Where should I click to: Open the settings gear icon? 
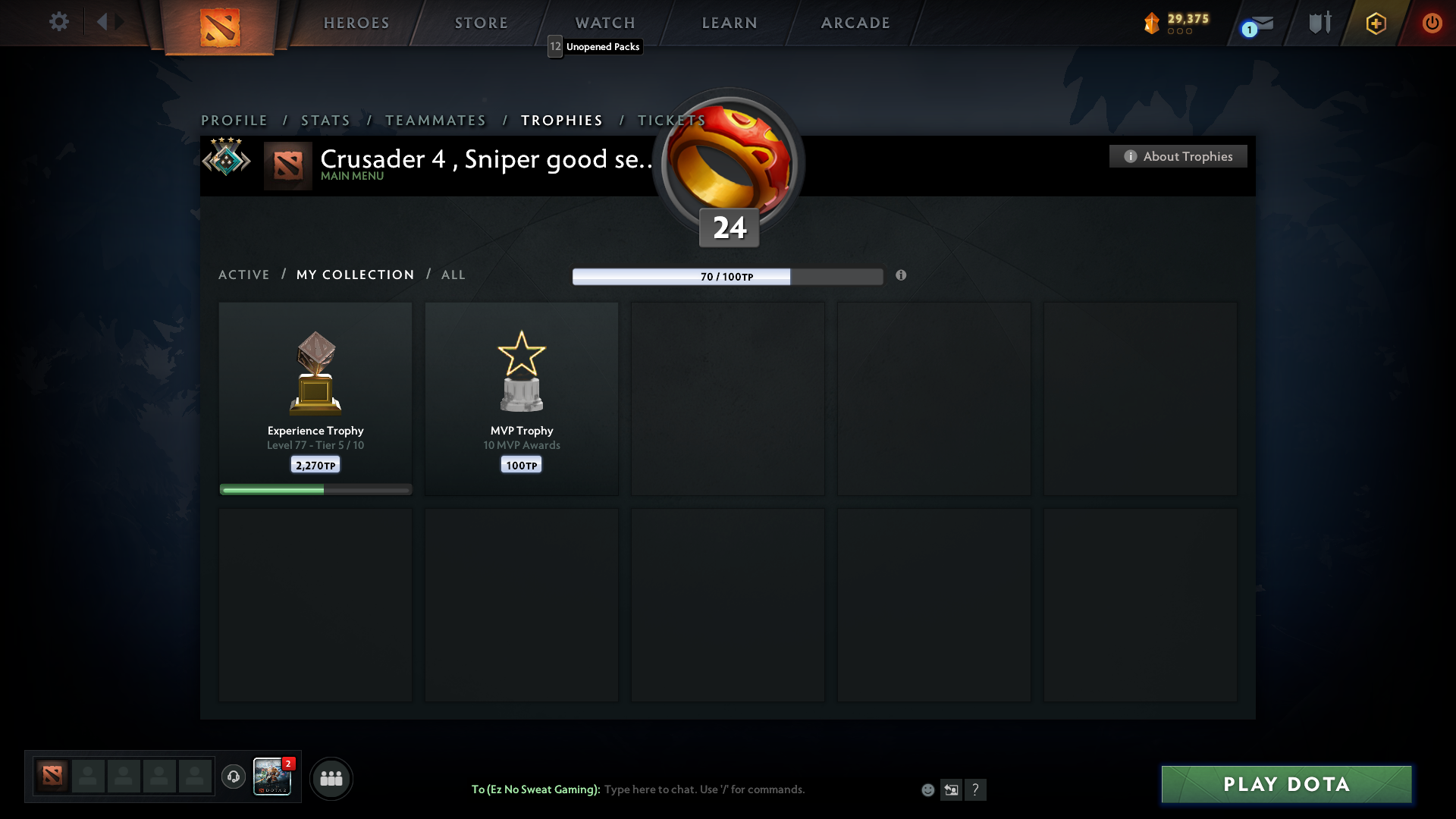(x=59, y=22)
